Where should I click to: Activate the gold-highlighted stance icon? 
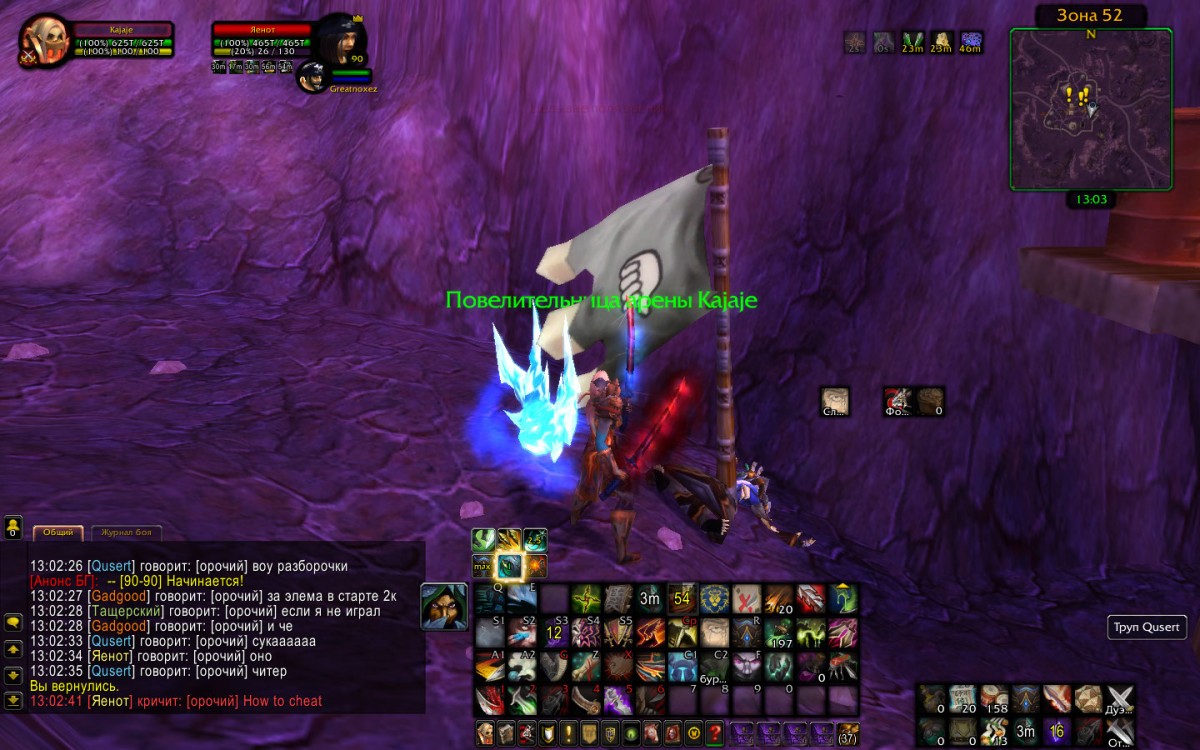[510, 566]
